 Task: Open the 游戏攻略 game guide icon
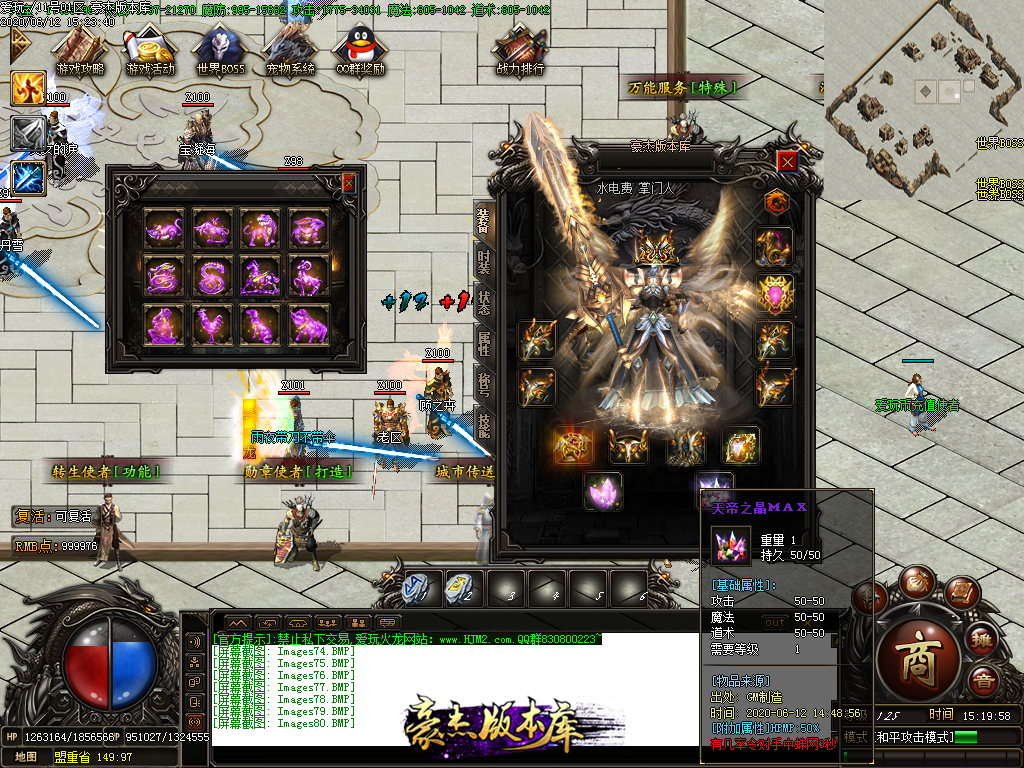80,50
